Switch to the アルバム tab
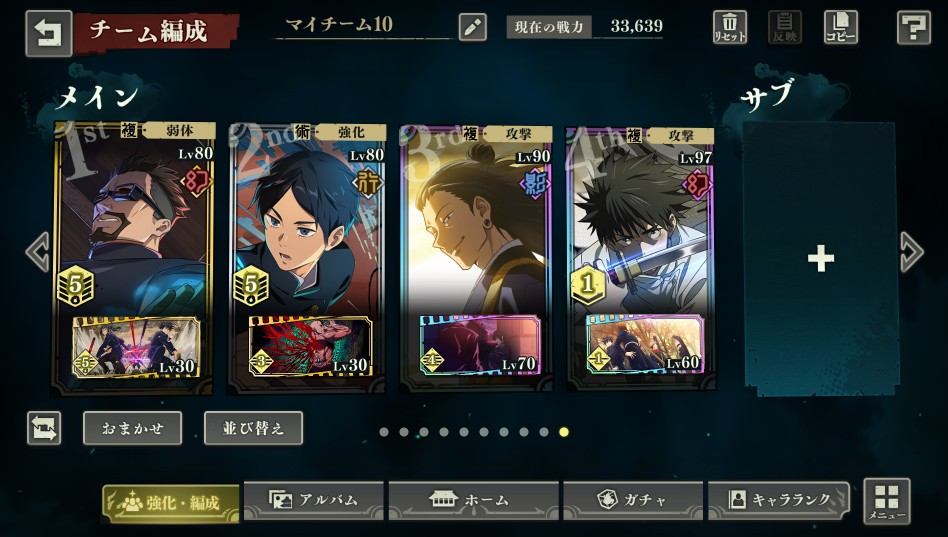Image resolution: width=948 pixels, height=537 pixels. pyautogui.click(x=314, y=500)
